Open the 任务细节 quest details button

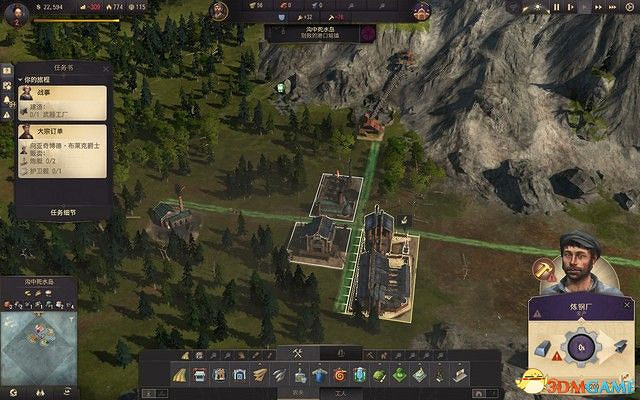pyautogui.click(x=62, y=212)
